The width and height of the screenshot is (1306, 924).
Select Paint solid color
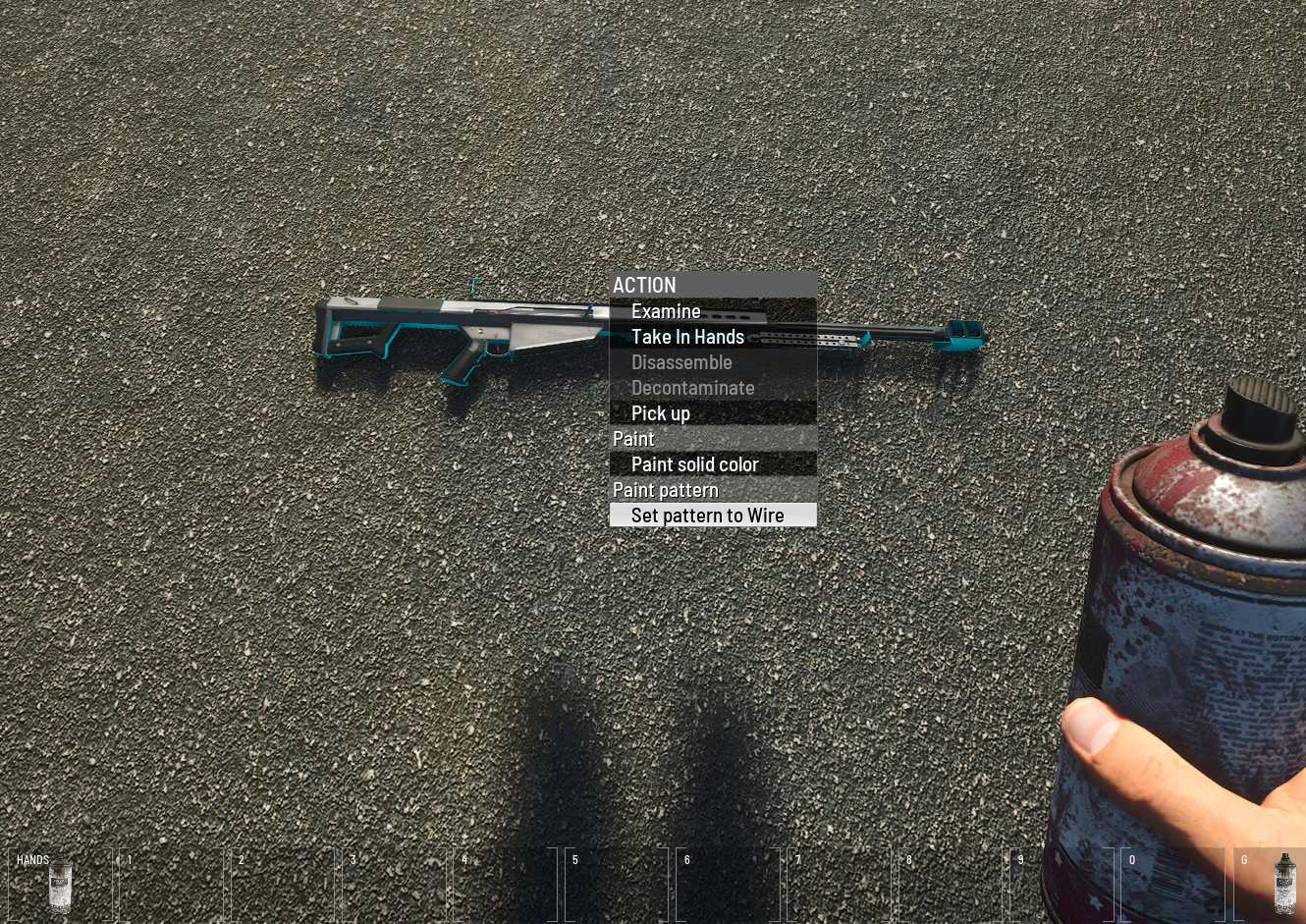[694, 463]
